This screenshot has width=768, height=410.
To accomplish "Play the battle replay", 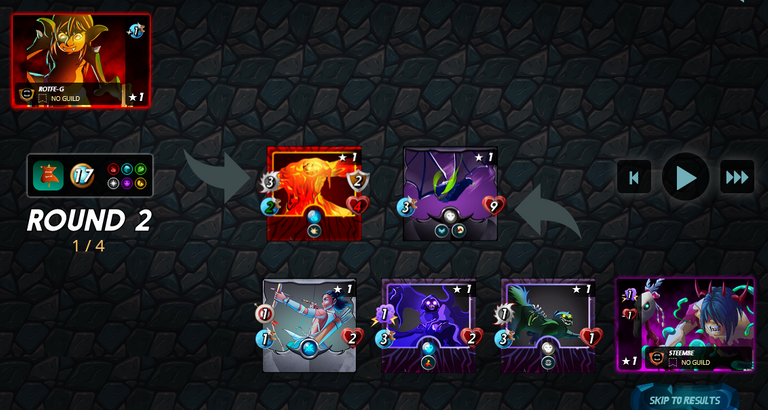I will pos(686,178).
